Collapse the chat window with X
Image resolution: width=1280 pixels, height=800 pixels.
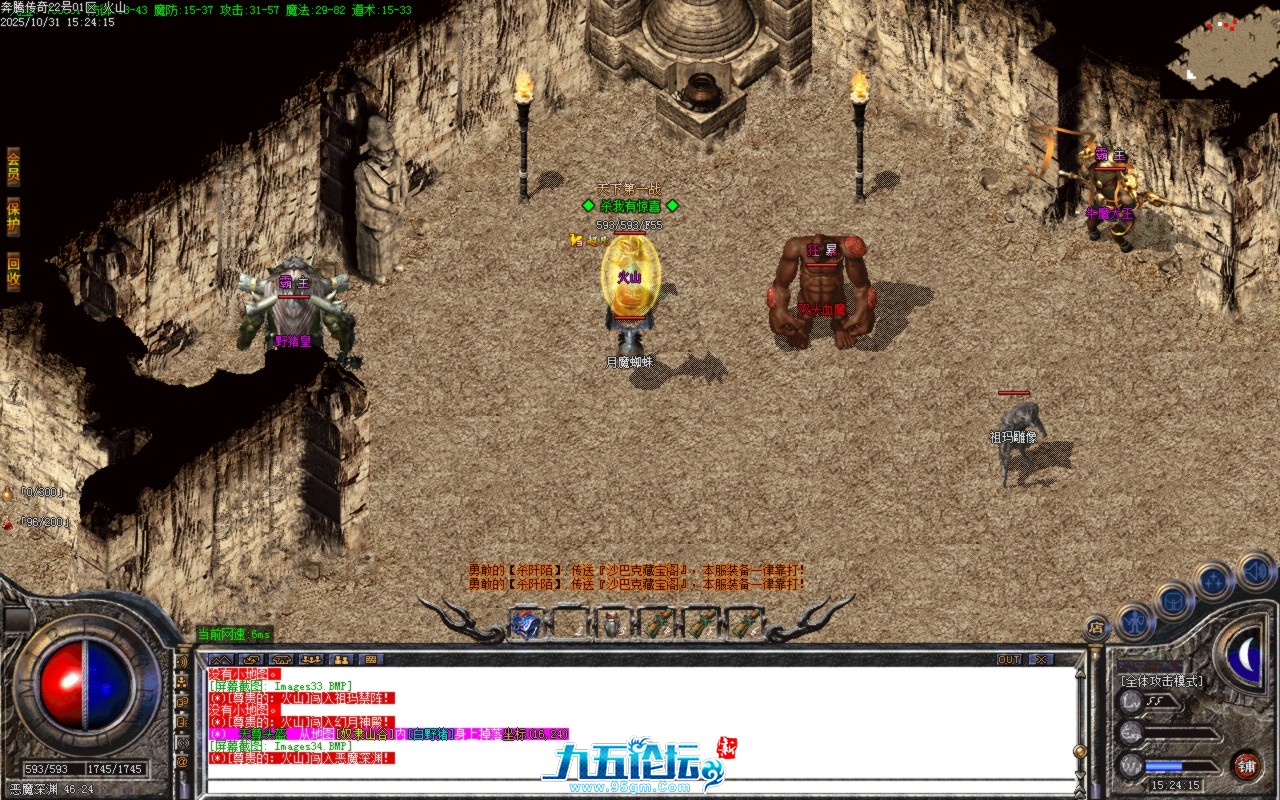(1041, 659)
